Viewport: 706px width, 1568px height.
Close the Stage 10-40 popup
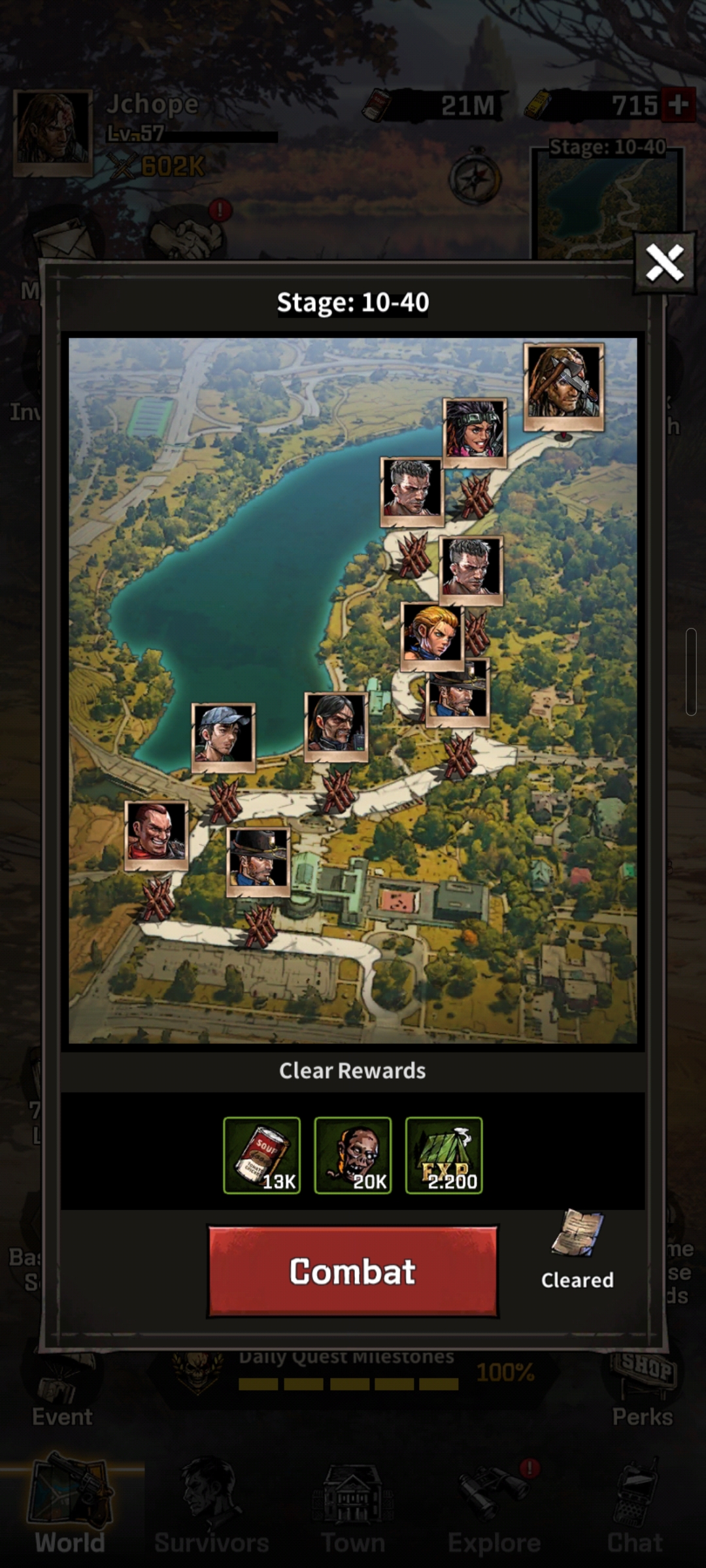pyautogui.click(x=664, y=263)
